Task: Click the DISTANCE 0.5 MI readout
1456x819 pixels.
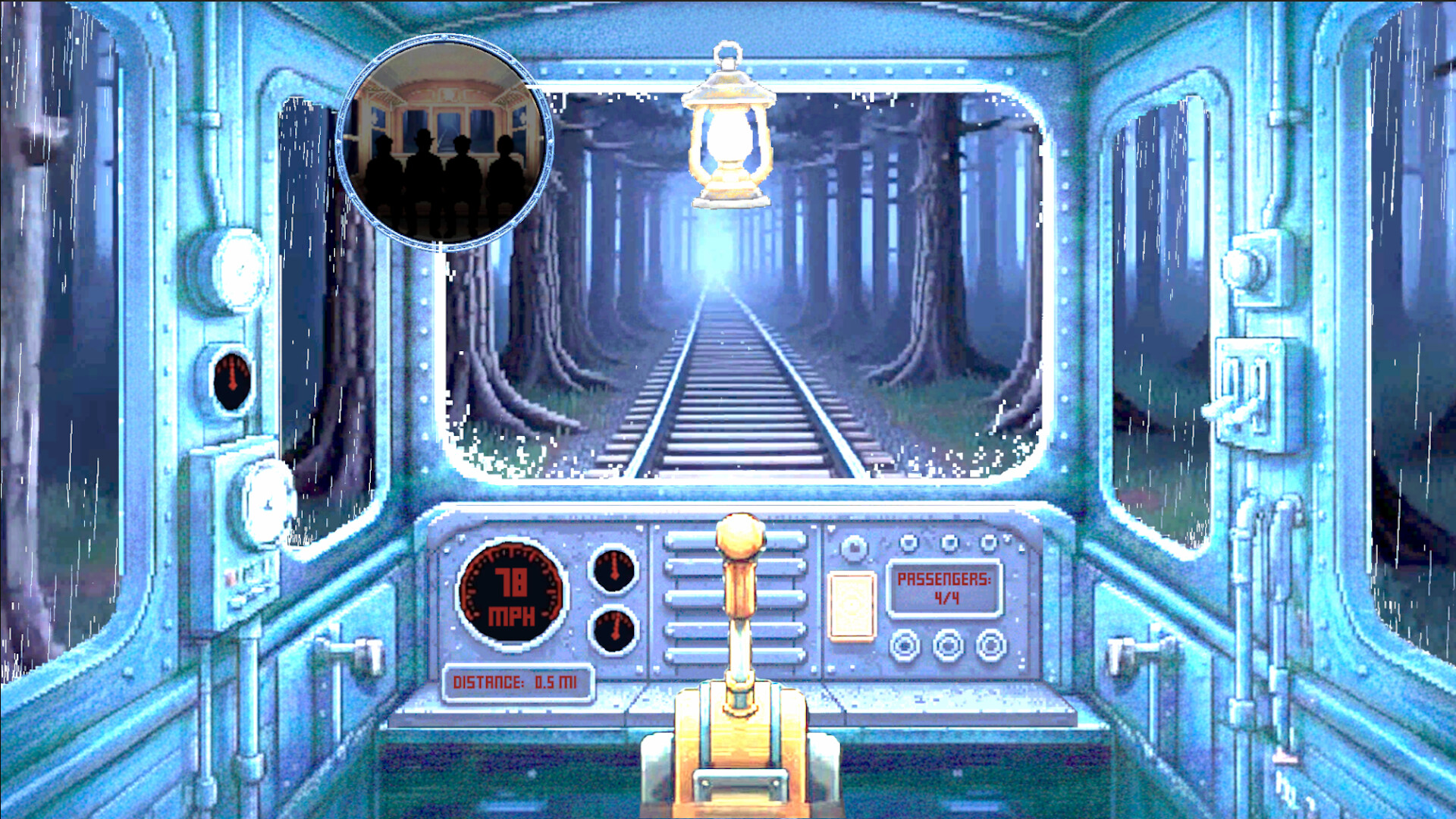Action: pyautogui.click(x=518, y=681)
